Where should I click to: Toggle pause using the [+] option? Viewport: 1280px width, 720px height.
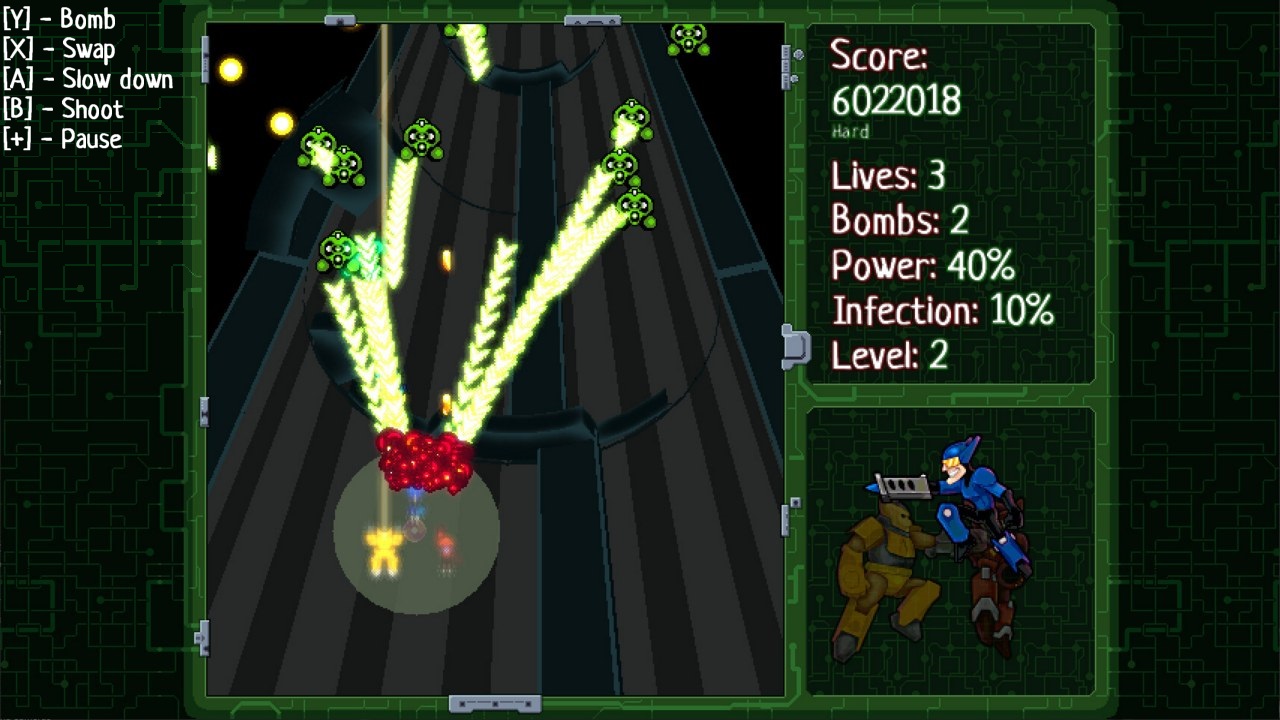tap(63, 139)
